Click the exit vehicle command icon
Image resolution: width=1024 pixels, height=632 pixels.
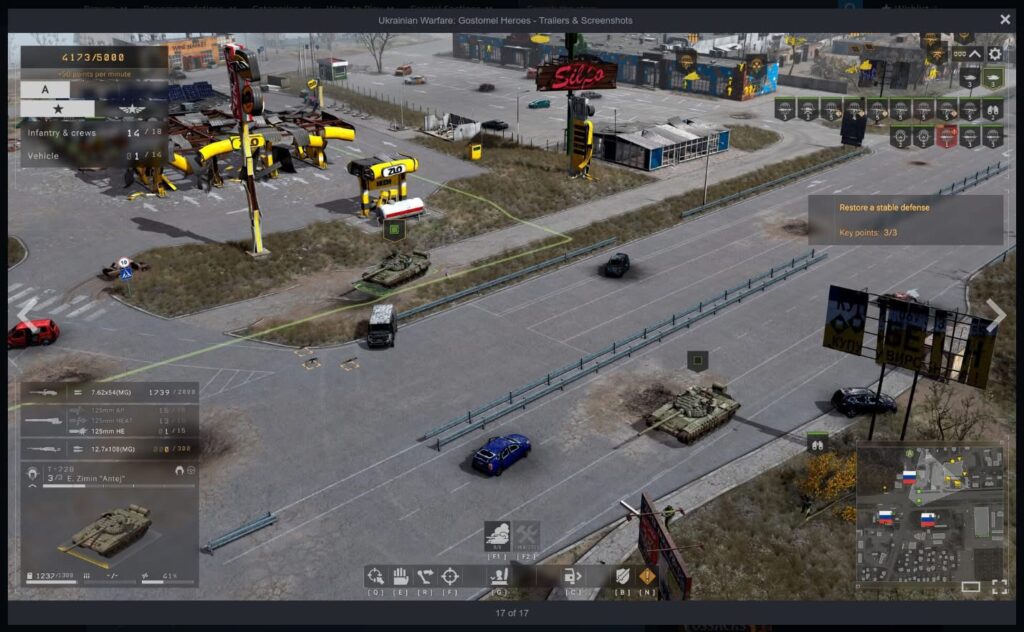coord(573,576)
